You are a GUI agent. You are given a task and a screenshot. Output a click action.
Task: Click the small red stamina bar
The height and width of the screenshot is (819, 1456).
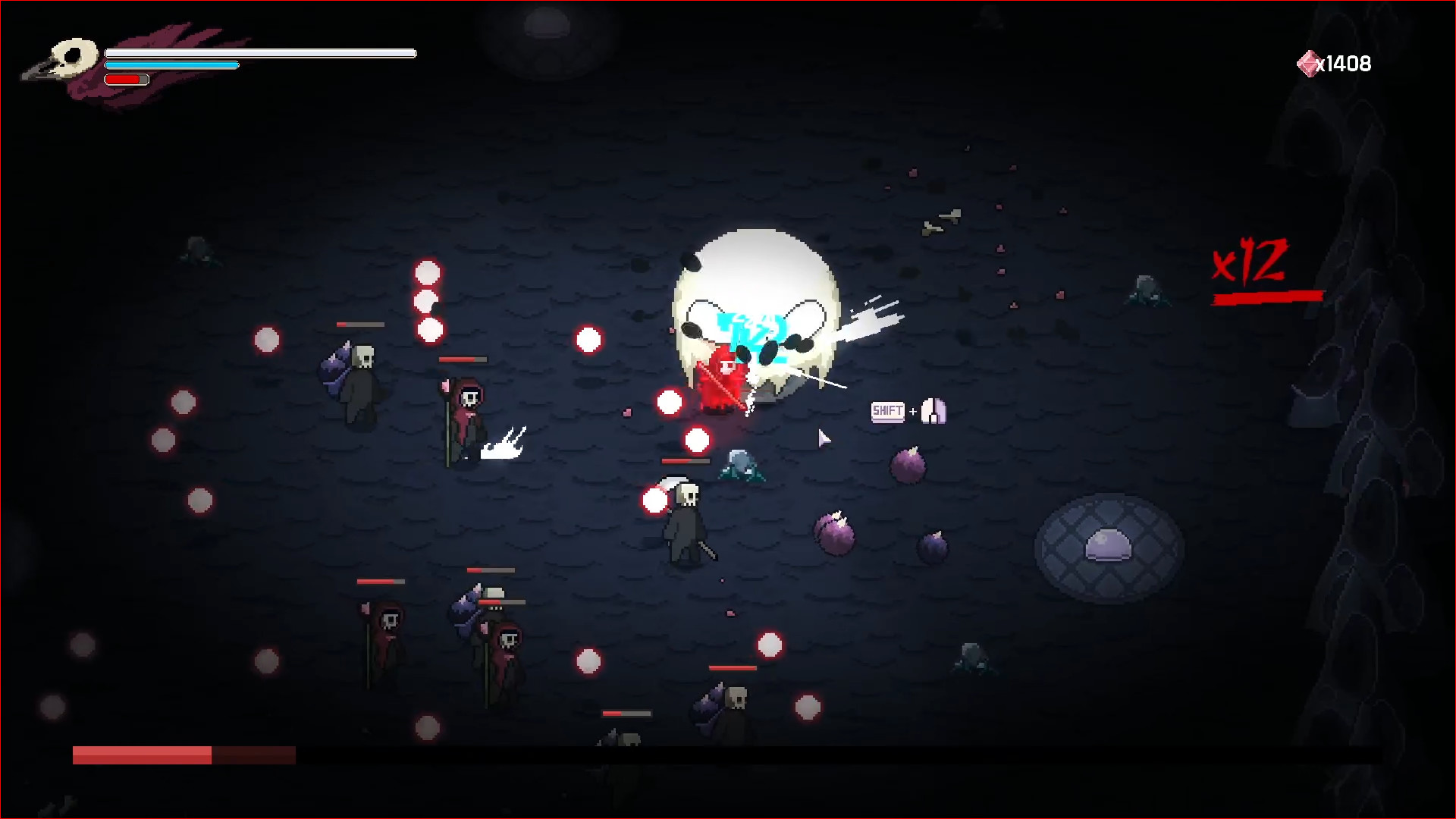[125, 79]
